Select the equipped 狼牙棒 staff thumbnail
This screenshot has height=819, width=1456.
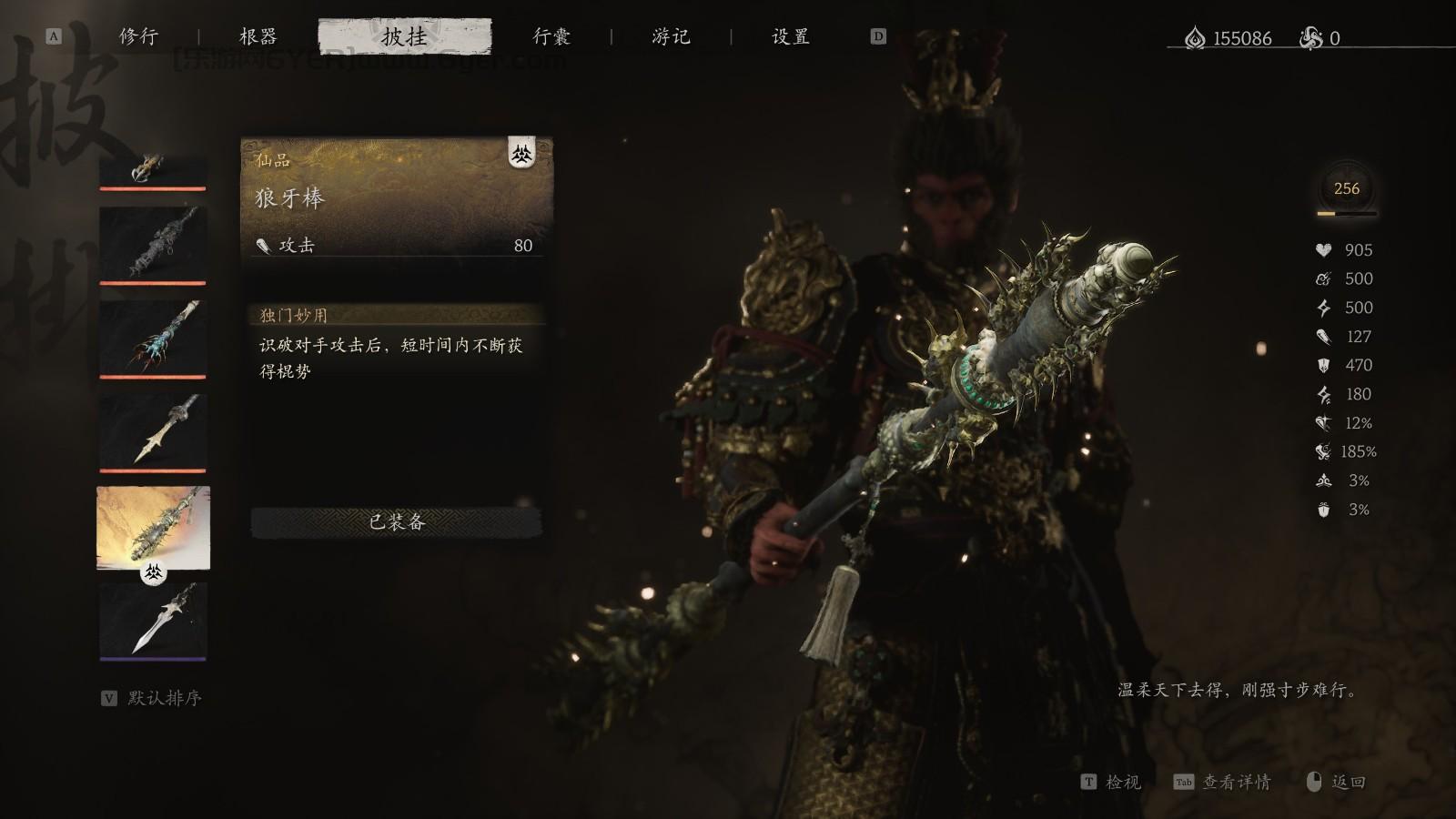[152, 528]
